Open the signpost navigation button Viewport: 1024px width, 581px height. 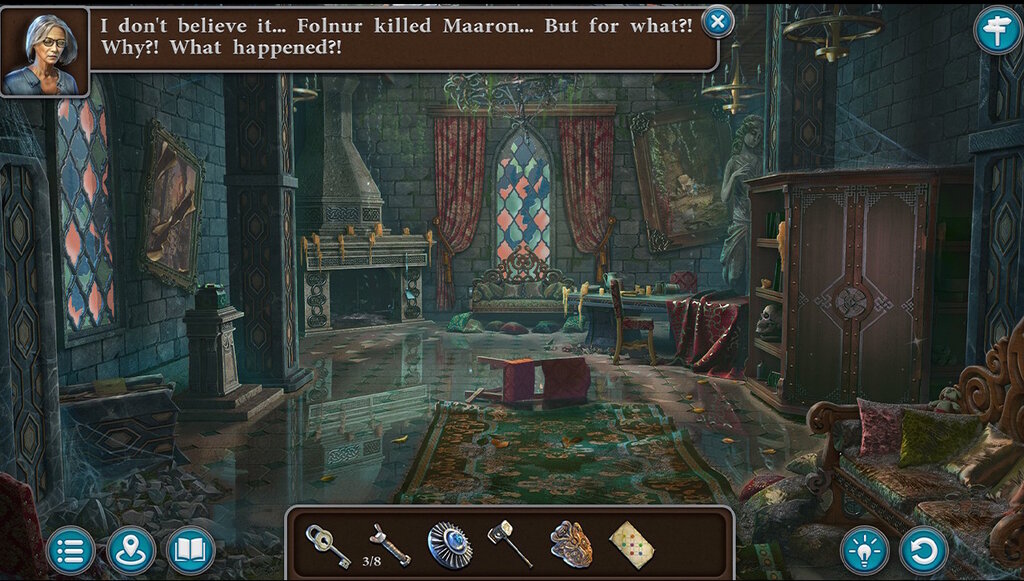[x=997, y=30]
